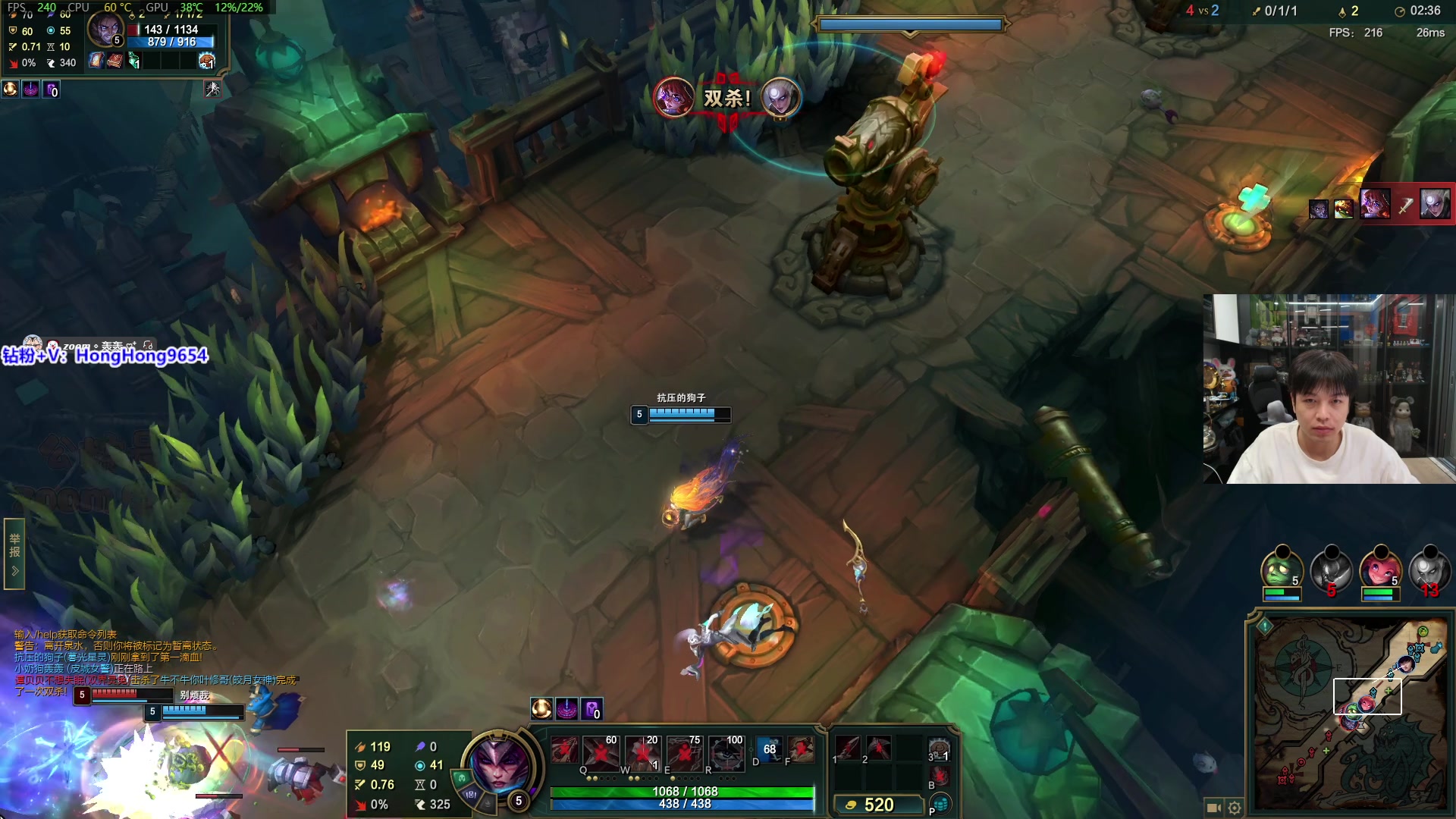Click the recall button marked B

click(x=940, y=776)
